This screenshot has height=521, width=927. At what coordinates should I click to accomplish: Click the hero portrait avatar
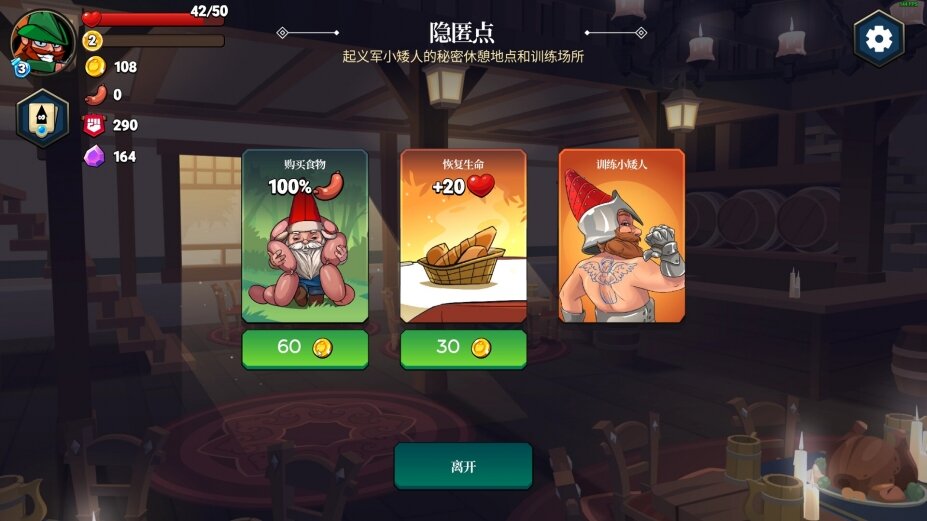click(x=42, y=42)
